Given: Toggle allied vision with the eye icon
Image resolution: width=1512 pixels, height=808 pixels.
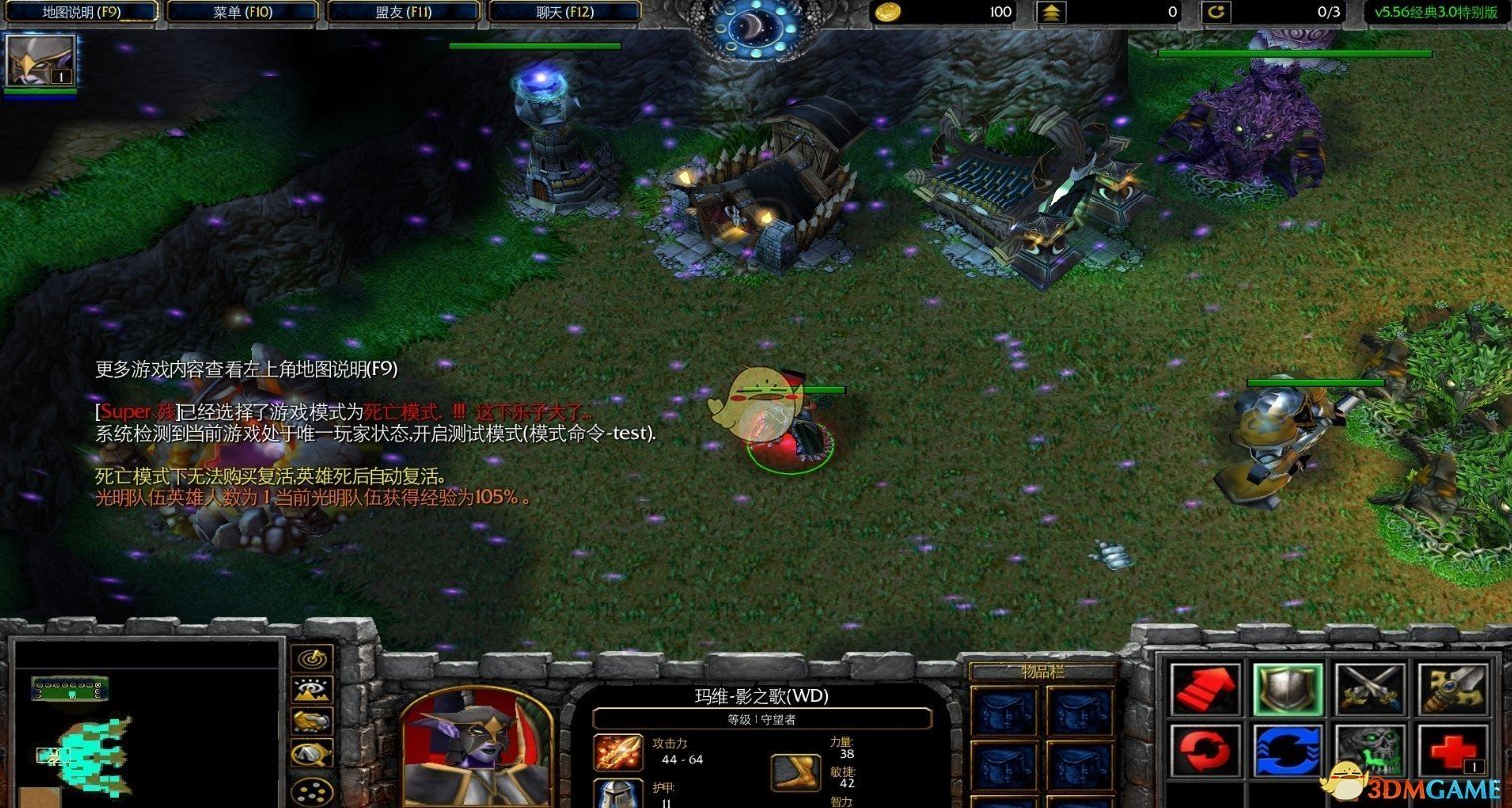Looking at the screenshot, I should point(312,688).
